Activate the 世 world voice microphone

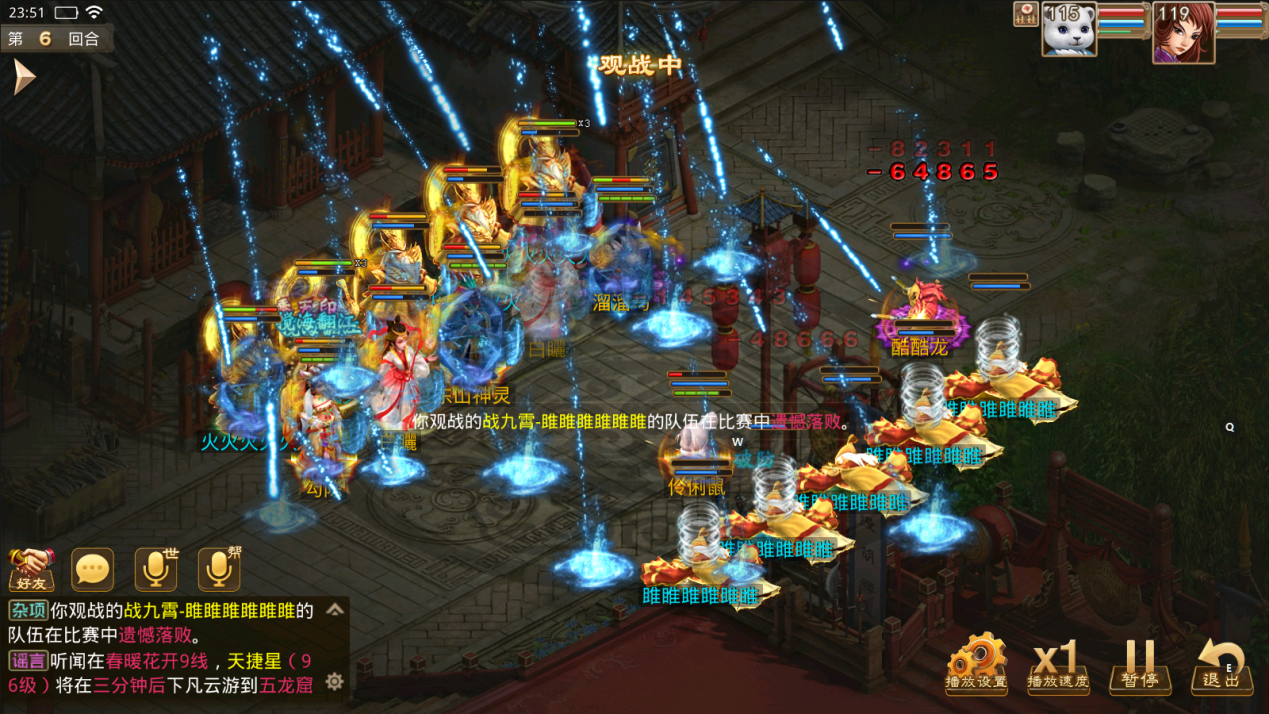click(x=156, y=569)
